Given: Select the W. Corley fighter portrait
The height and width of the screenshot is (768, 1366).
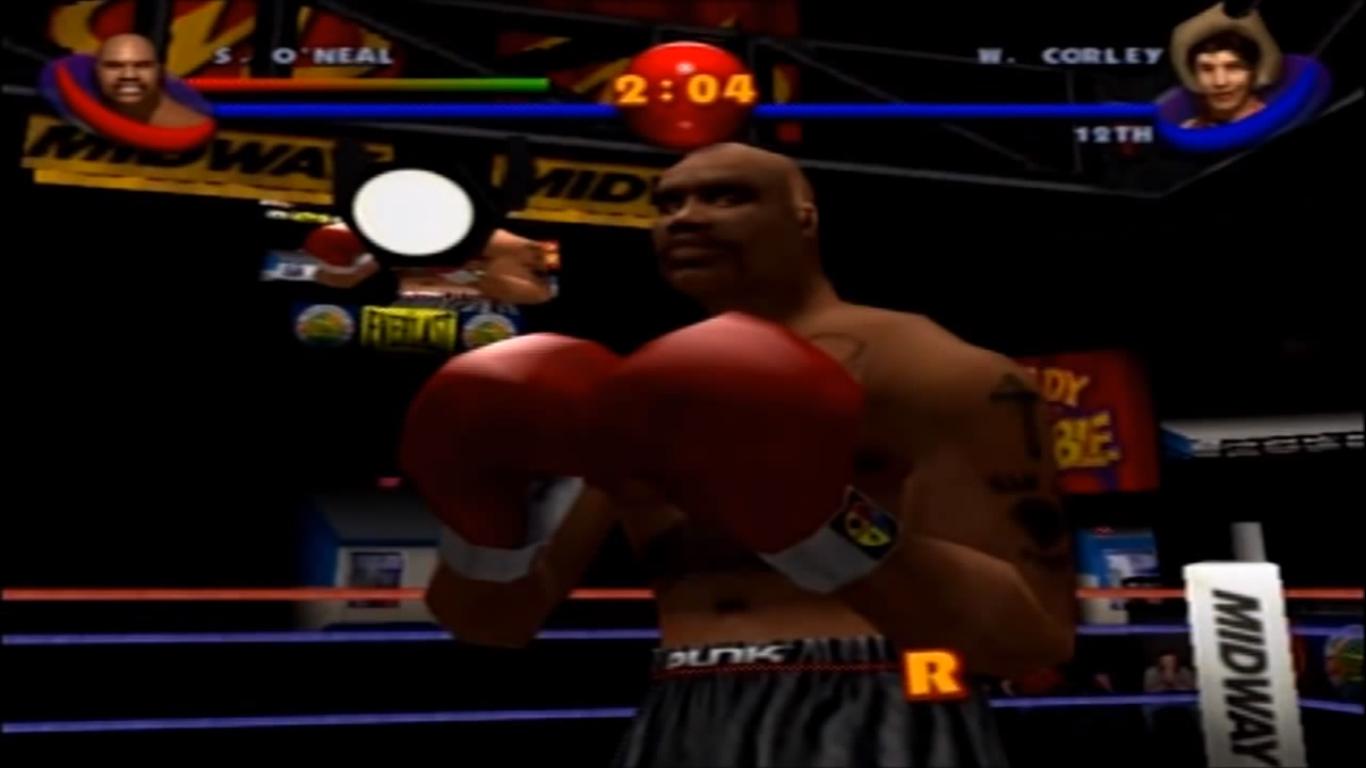Looking at the screenshot, I should coord(1224,75).
